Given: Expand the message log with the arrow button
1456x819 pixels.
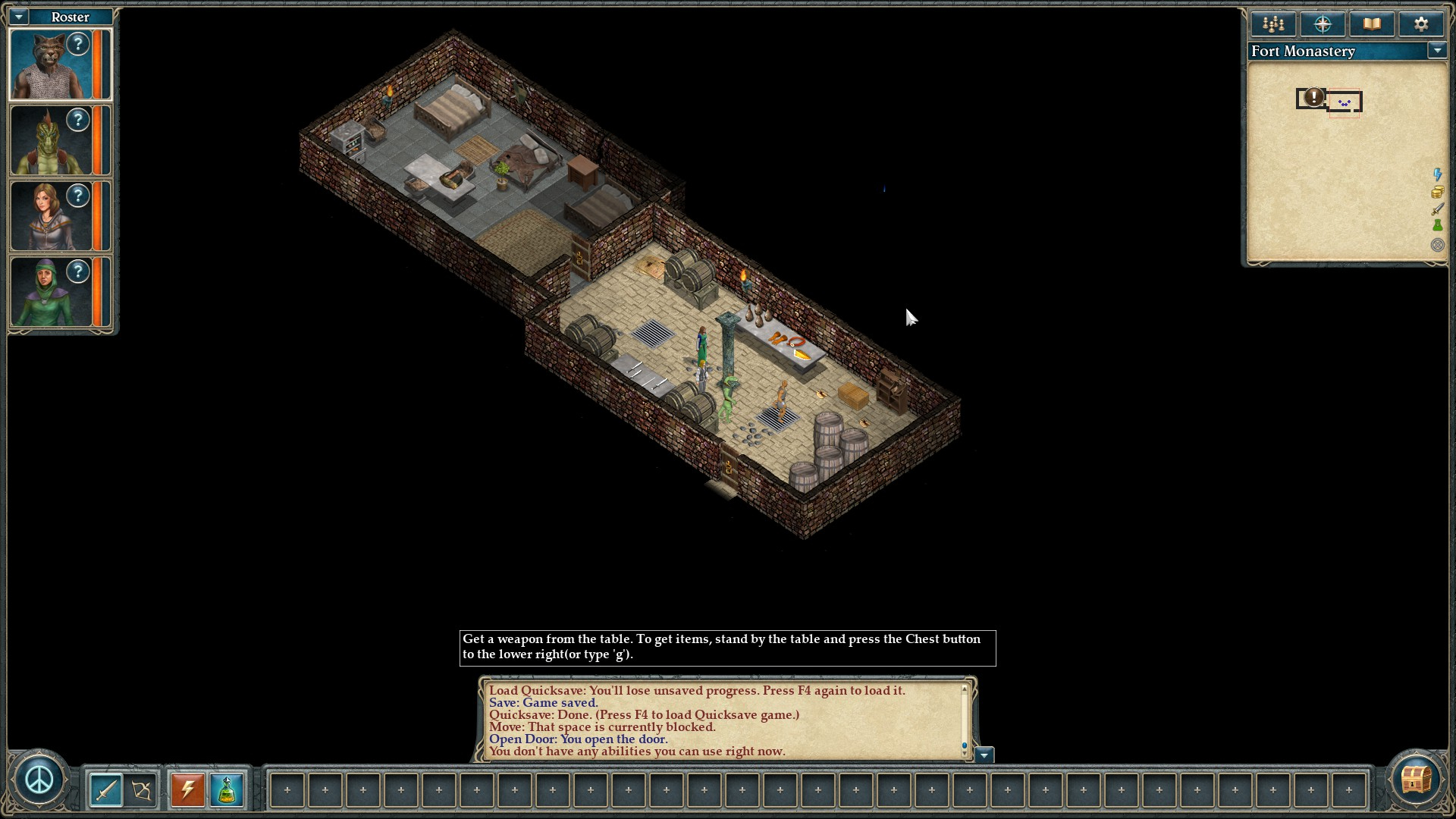Looking at the screenshot, I should 984,755.
